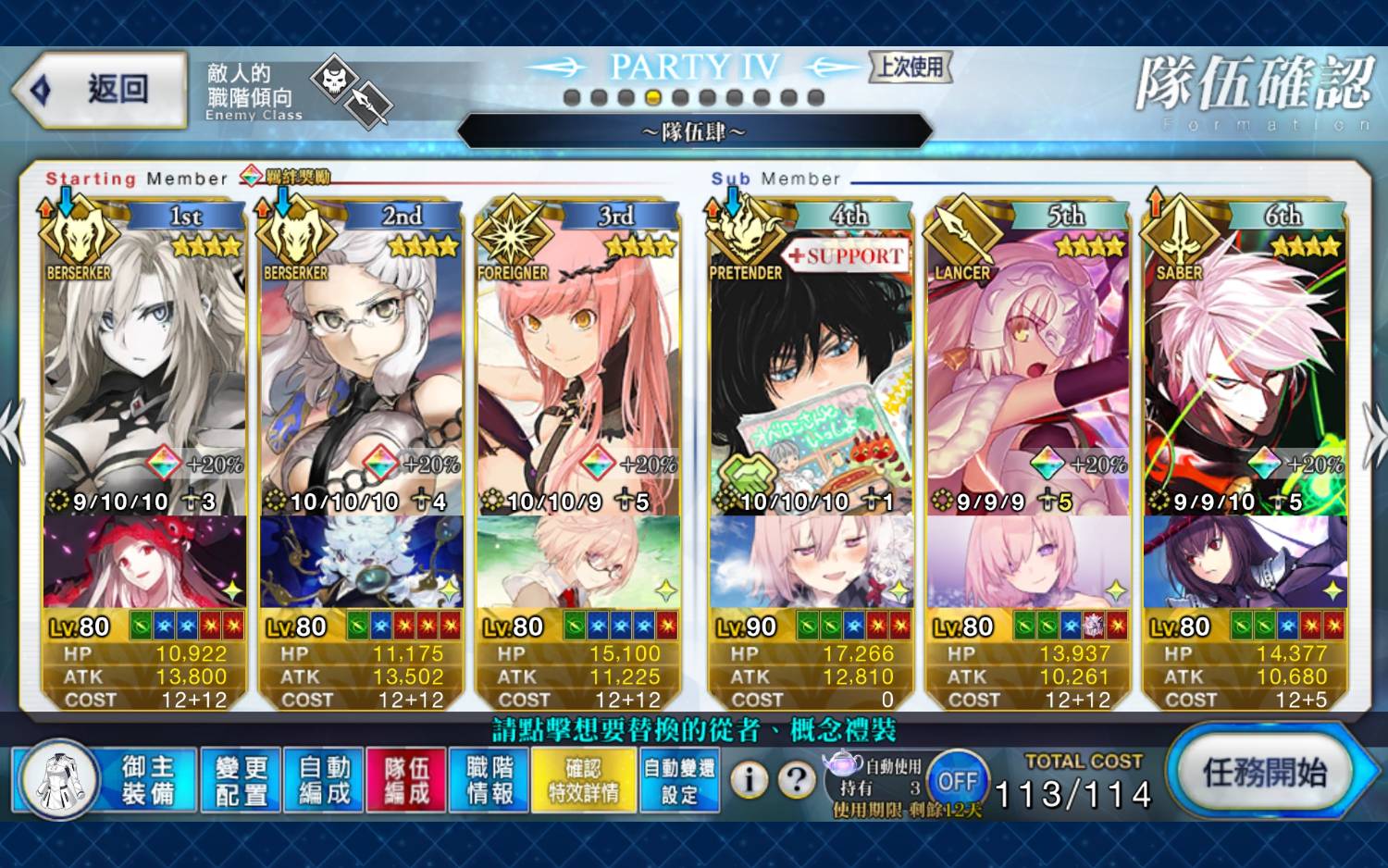Open 確認特效詳情 effect details

pyautogui.click(x=583, y=780)
